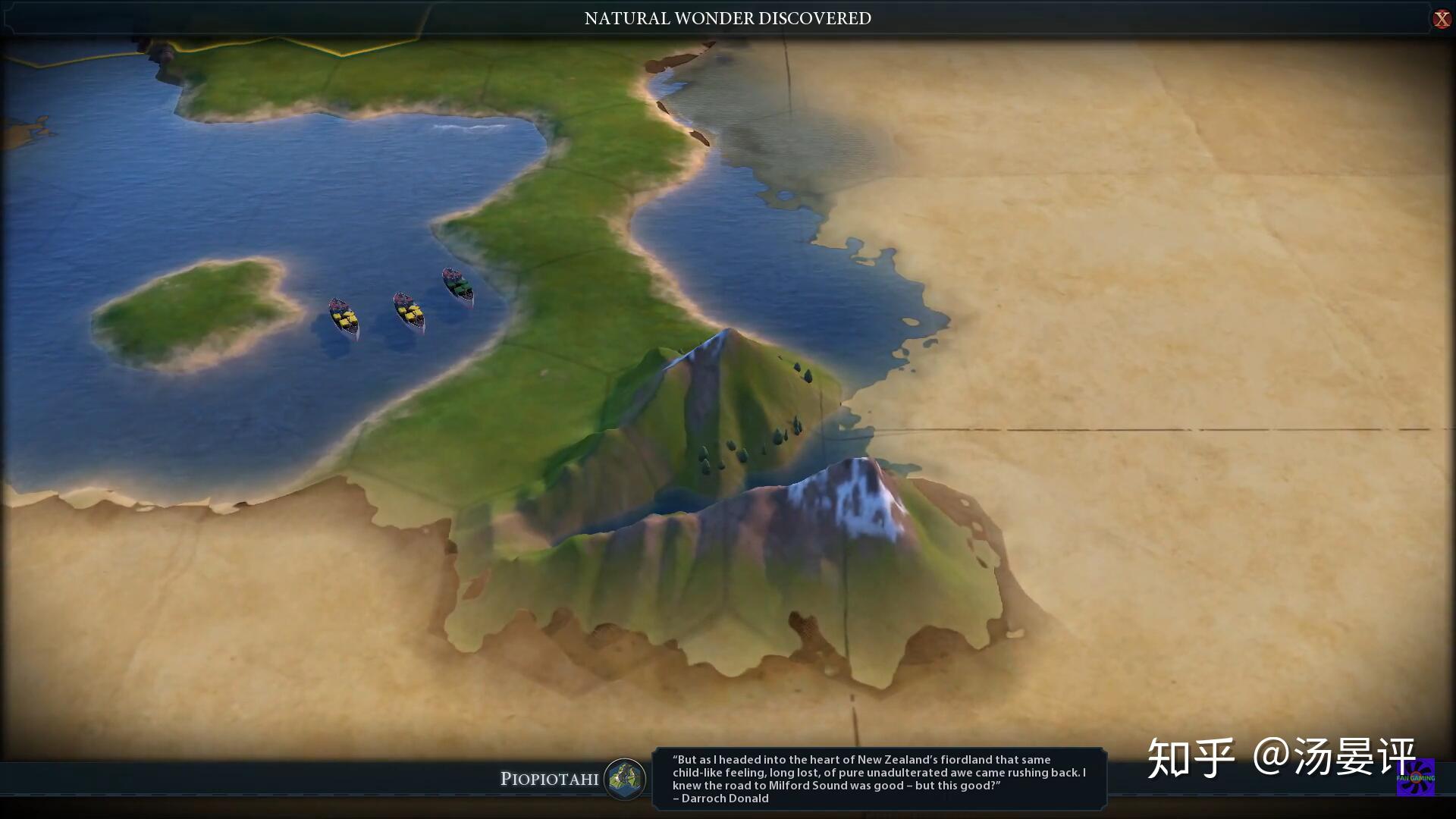Click the Piopiotahi wonder icon
The width and height of the screenshot is (1456, 819).
[x=625, y=779]
